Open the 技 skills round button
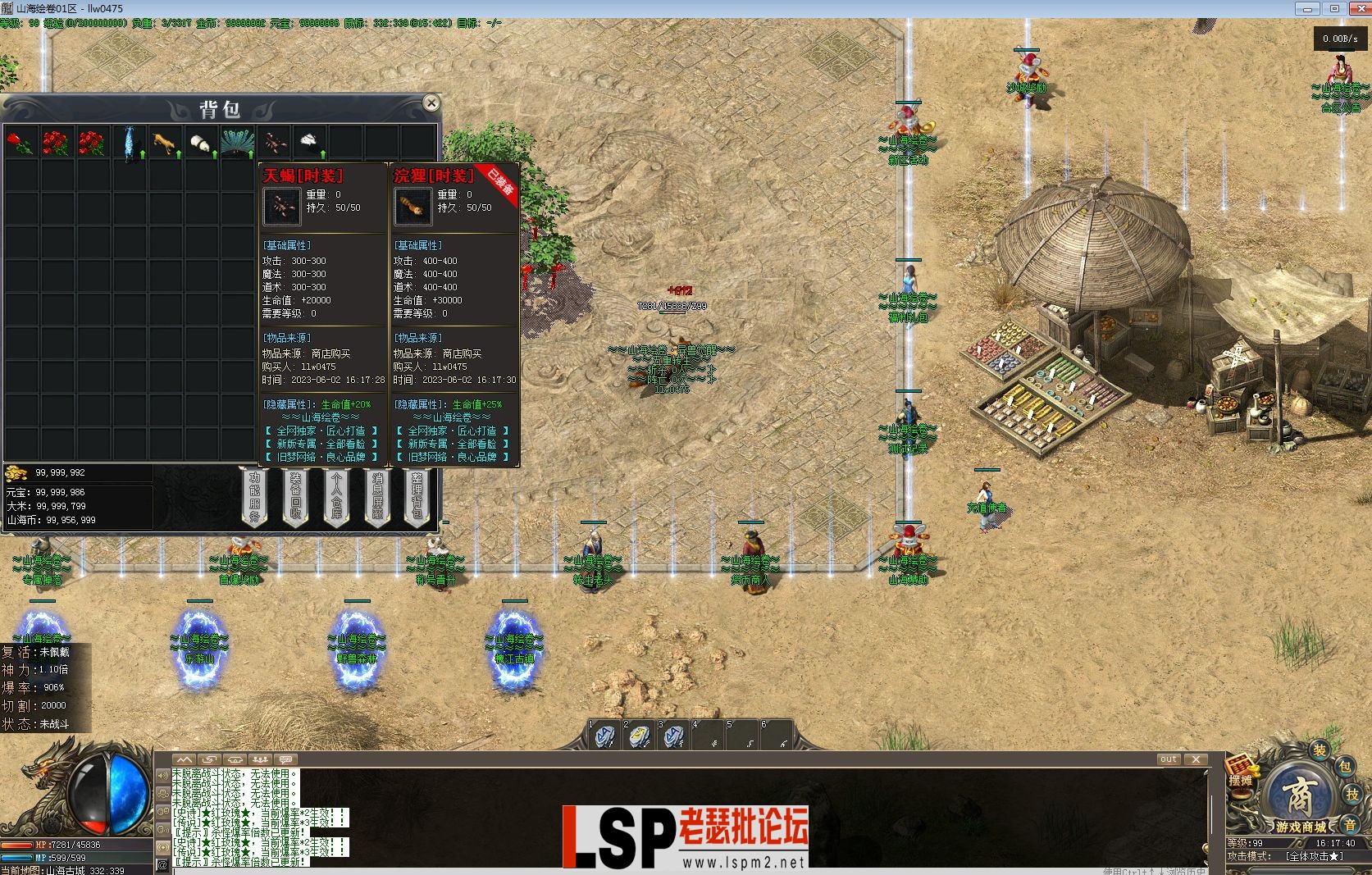 (1352, 795)
